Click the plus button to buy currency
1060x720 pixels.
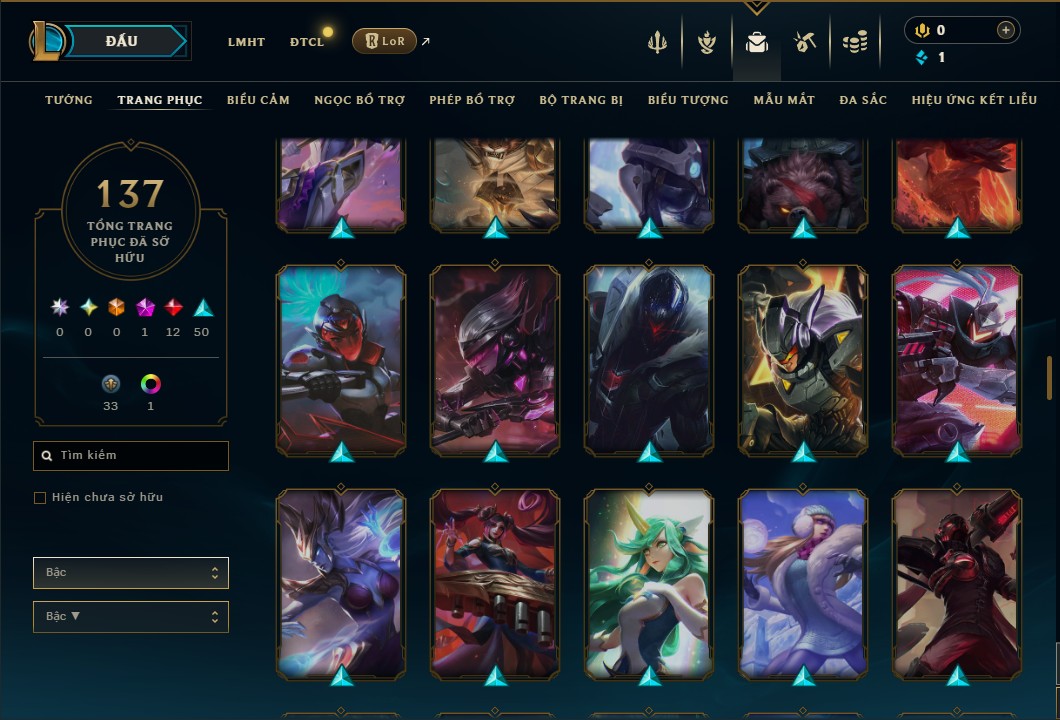tap(1005, 30)
